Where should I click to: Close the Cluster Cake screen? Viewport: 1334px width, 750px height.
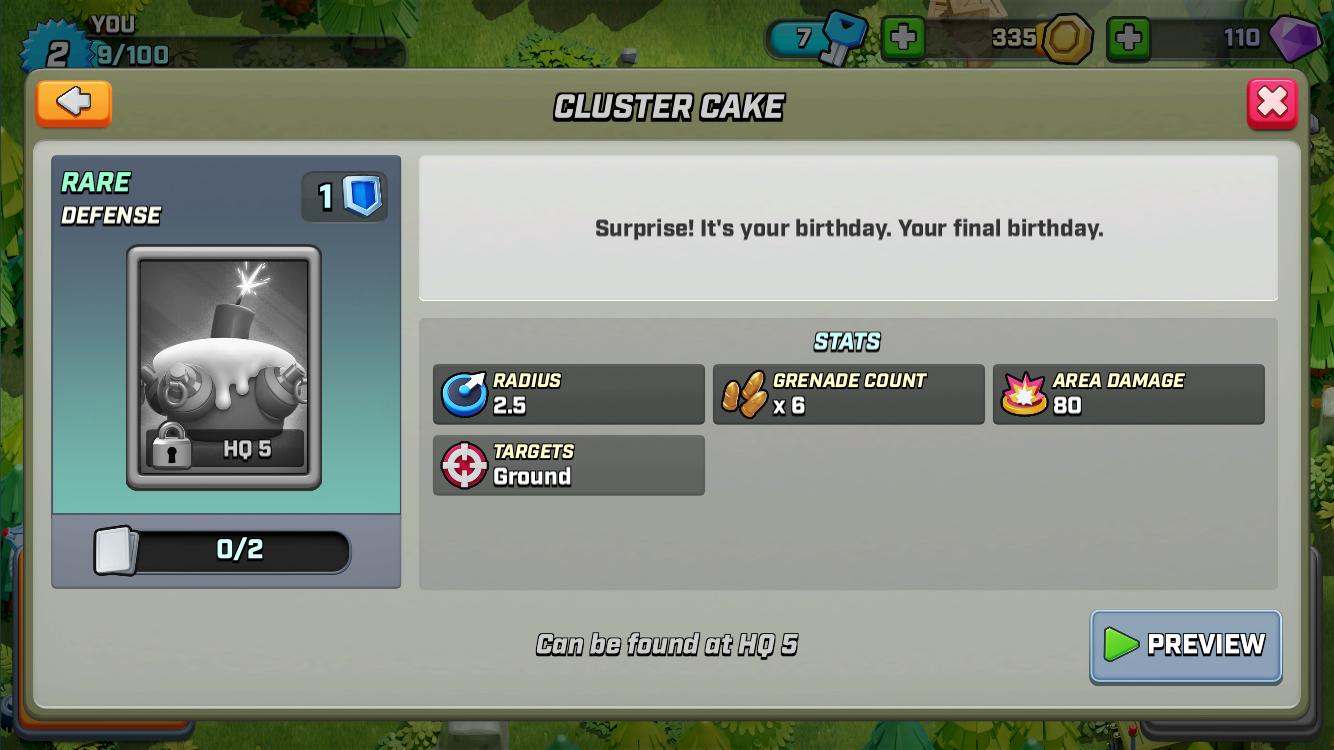click(1272, 102)
